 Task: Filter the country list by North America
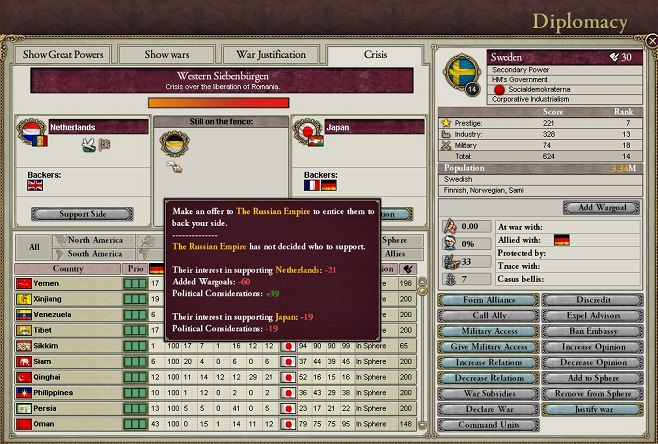pyautogui.click(x=95, y=240)
